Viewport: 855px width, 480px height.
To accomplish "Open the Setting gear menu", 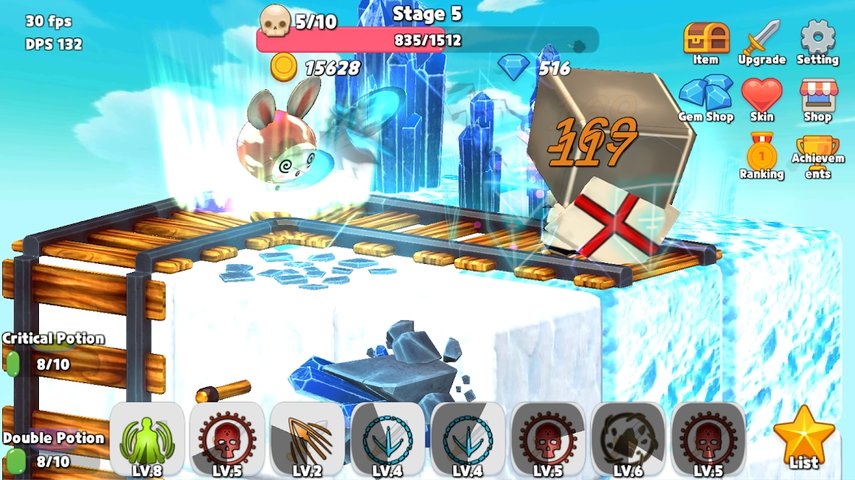I will pos(818,41).
